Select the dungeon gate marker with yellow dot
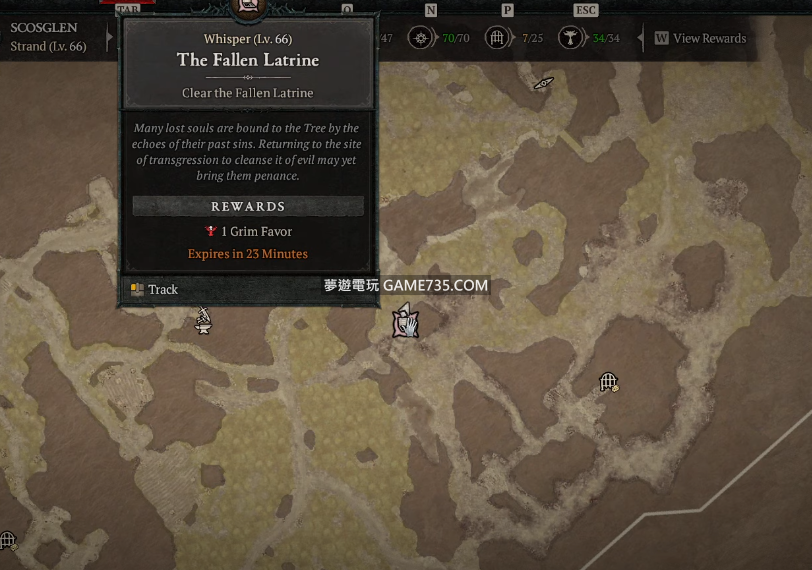Viewport: 812px width, 570px height. [x=608, y=382]
